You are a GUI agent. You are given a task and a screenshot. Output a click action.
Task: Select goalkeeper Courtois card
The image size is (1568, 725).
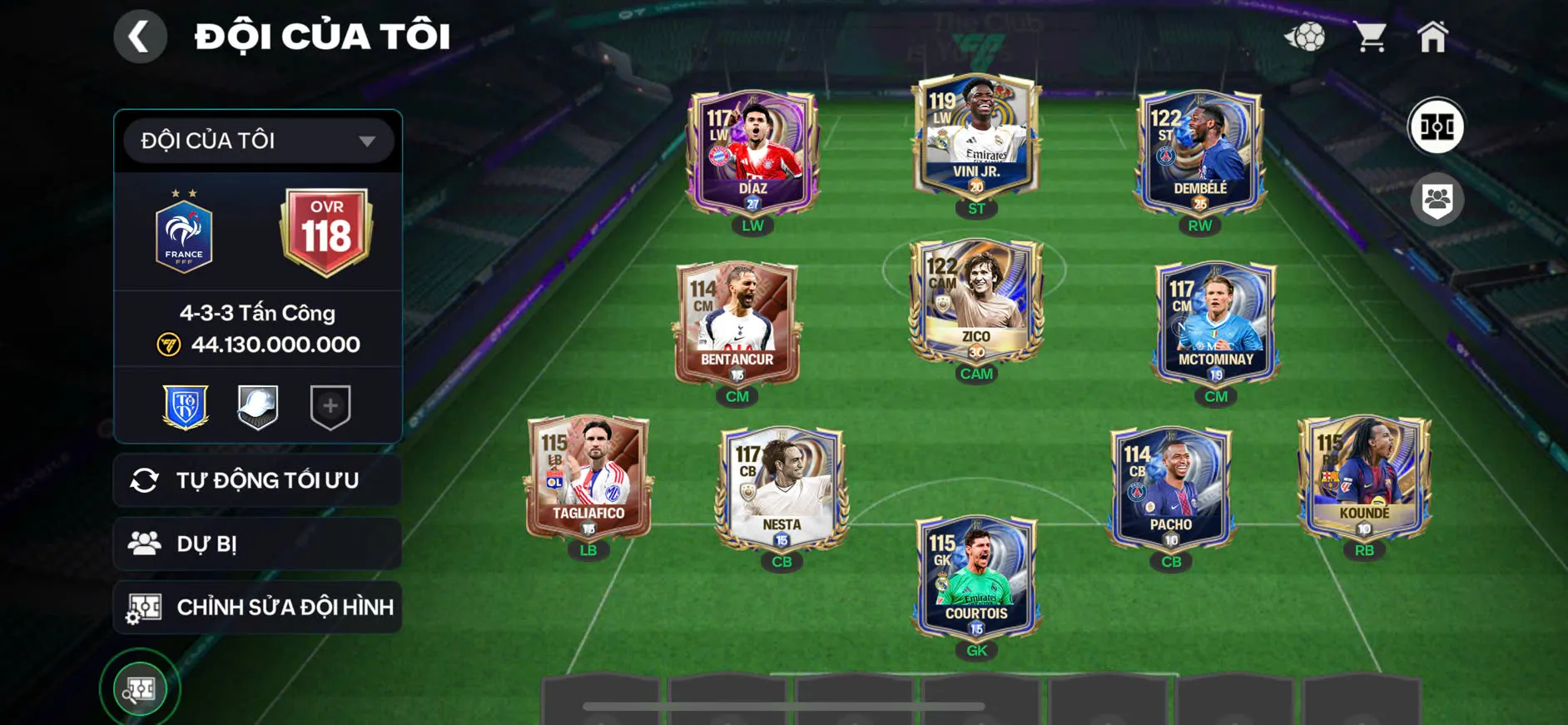(976, 579)
